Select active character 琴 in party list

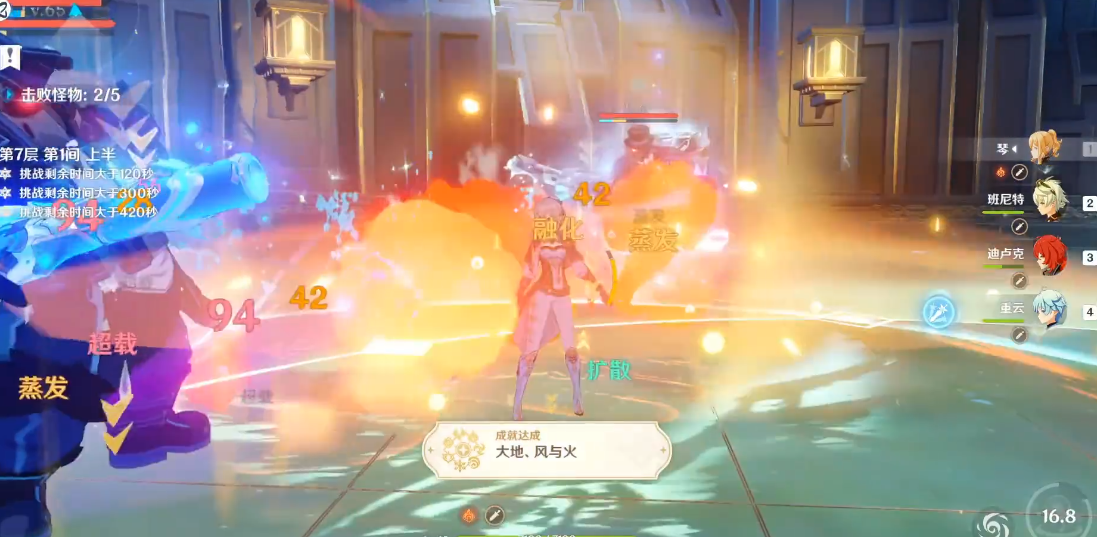1046,148
